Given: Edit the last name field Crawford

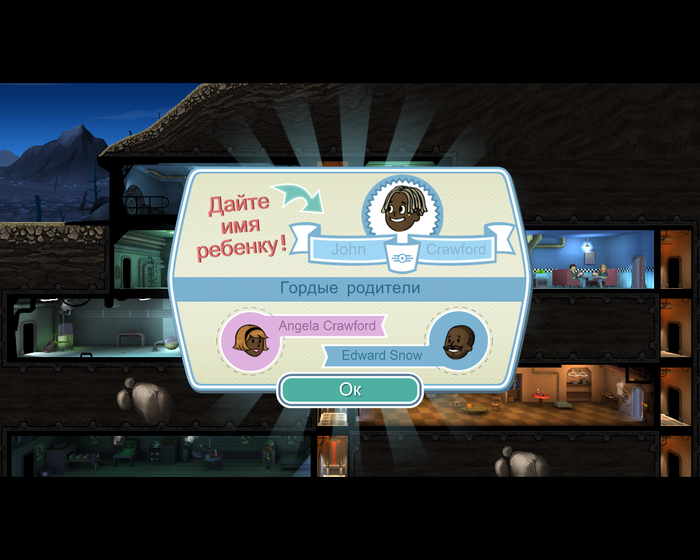Looking at the screenshot, I should (456, 250).
